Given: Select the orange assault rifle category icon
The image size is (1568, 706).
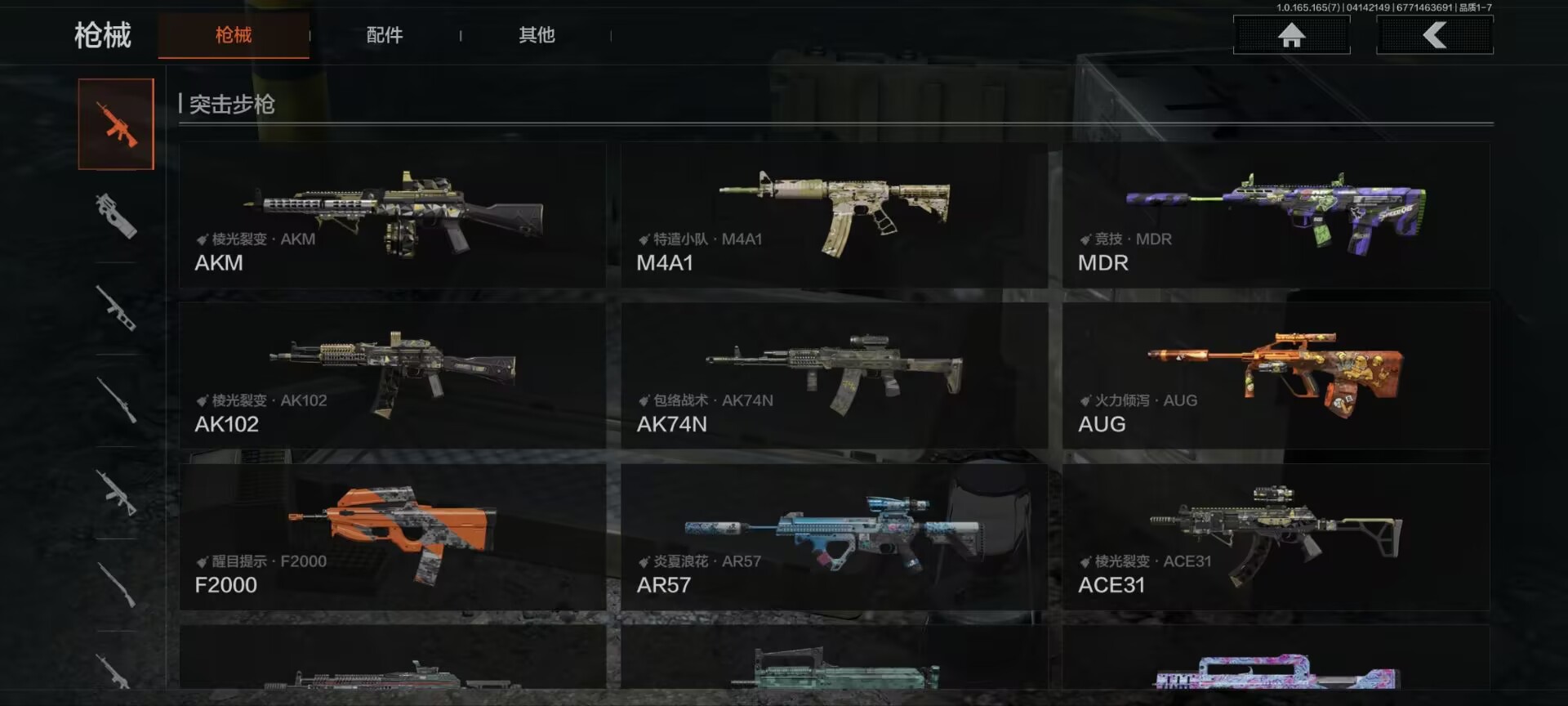Looking at the screenshot, I should [116, 124].
